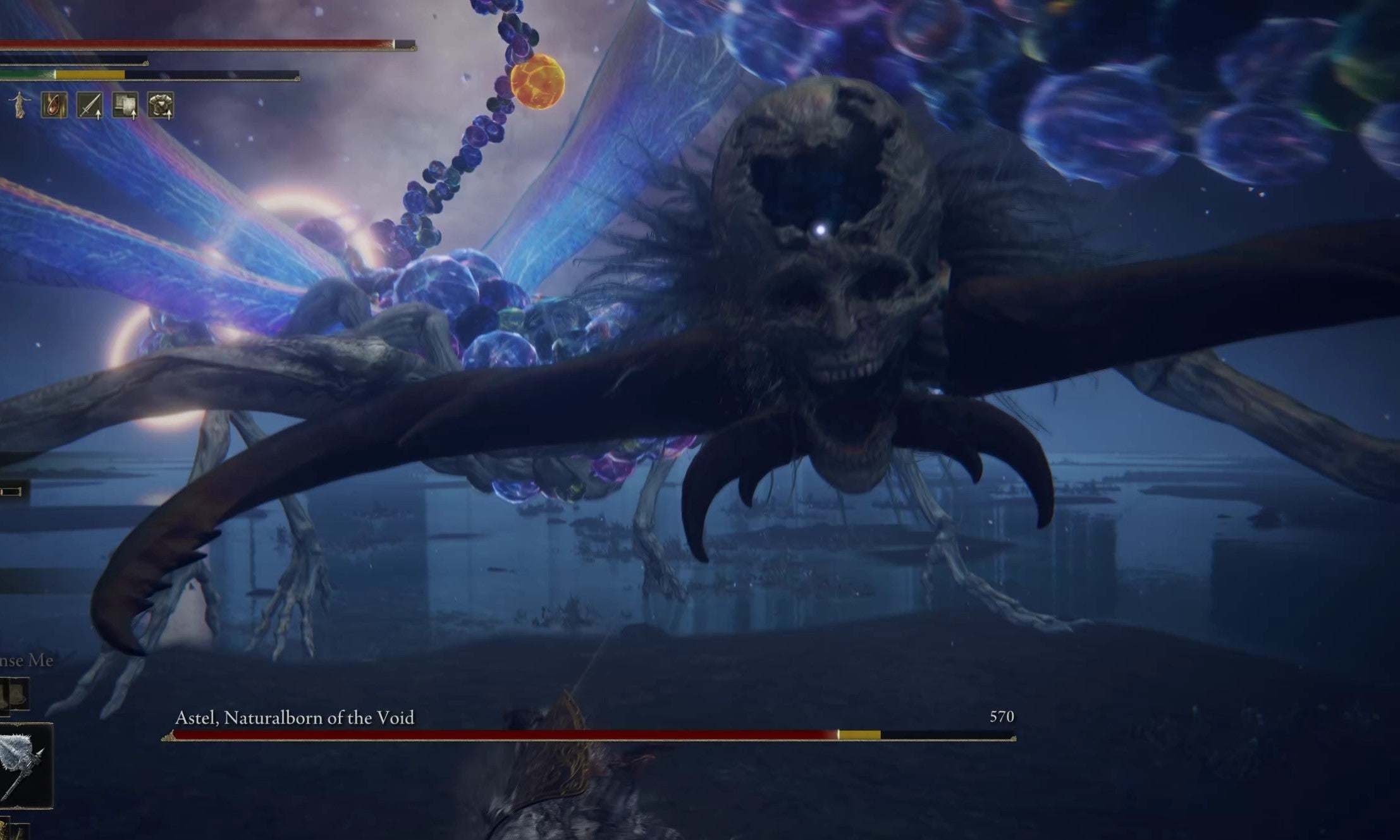The width and height of the screenshot is (1400, 840).
Task: Select the statue buff effect icon
Action: (x=20, y=106)
